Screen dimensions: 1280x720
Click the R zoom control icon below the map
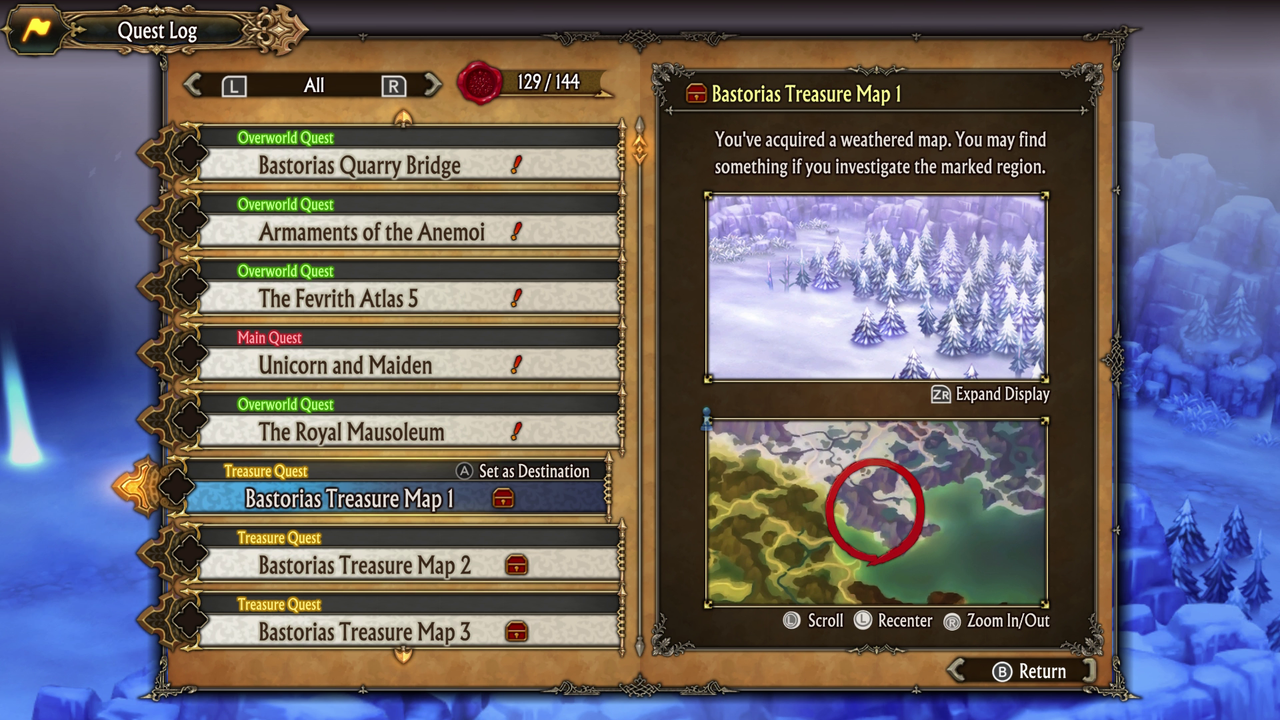coord(952,620)
